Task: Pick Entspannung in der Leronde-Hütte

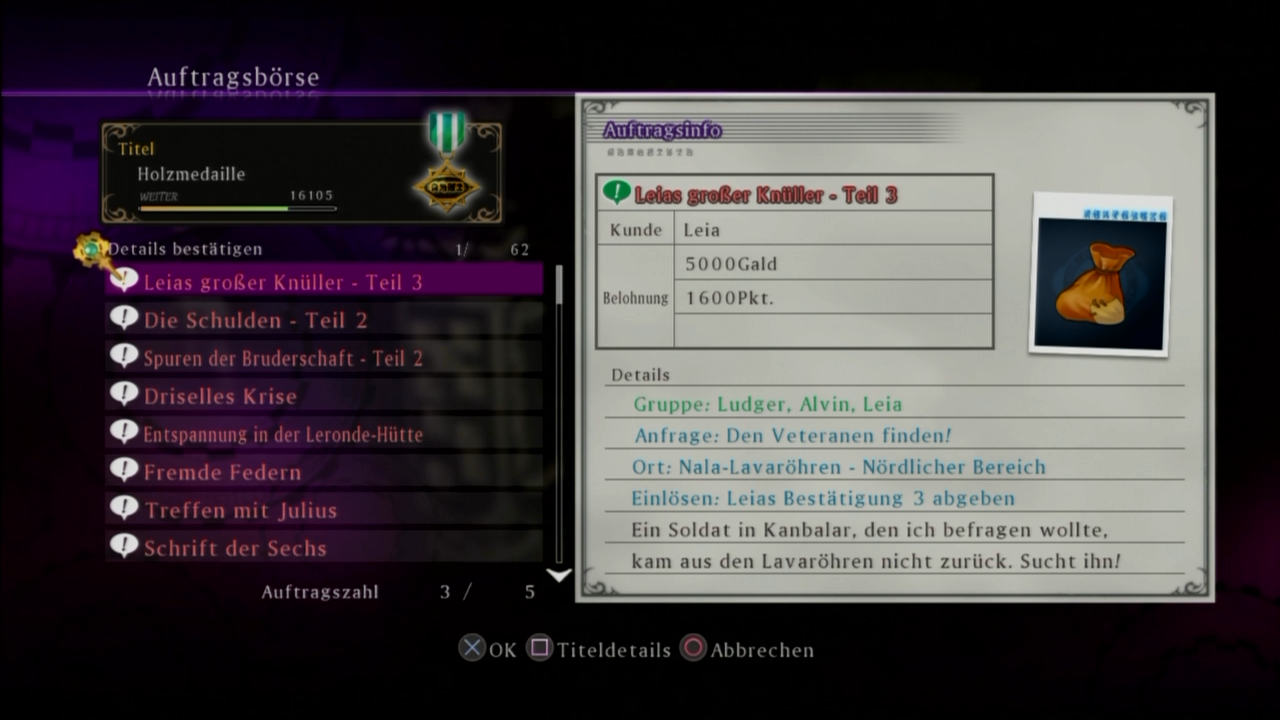Action: pos(324,434)
